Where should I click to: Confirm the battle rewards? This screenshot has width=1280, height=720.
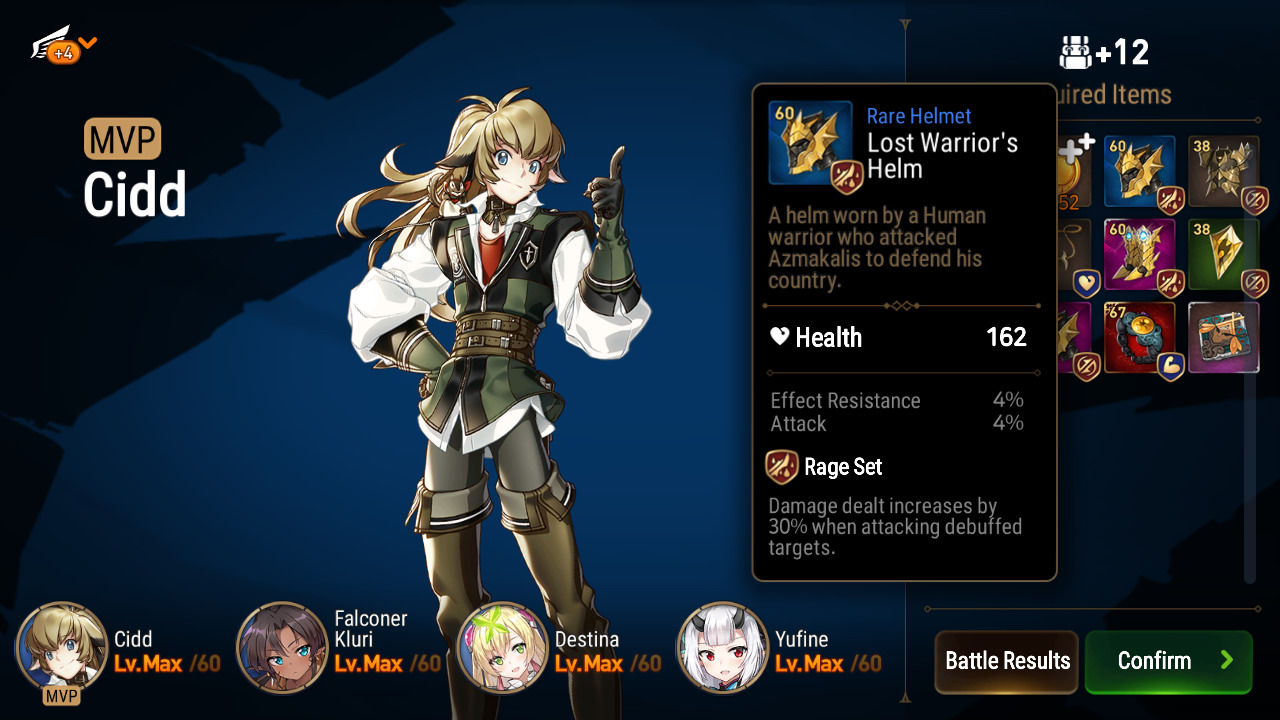1168,661
